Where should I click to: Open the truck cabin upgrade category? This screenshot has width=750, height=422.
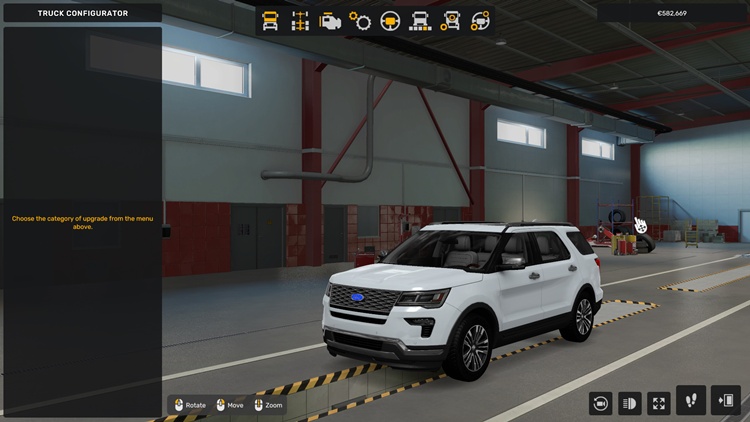270,21
